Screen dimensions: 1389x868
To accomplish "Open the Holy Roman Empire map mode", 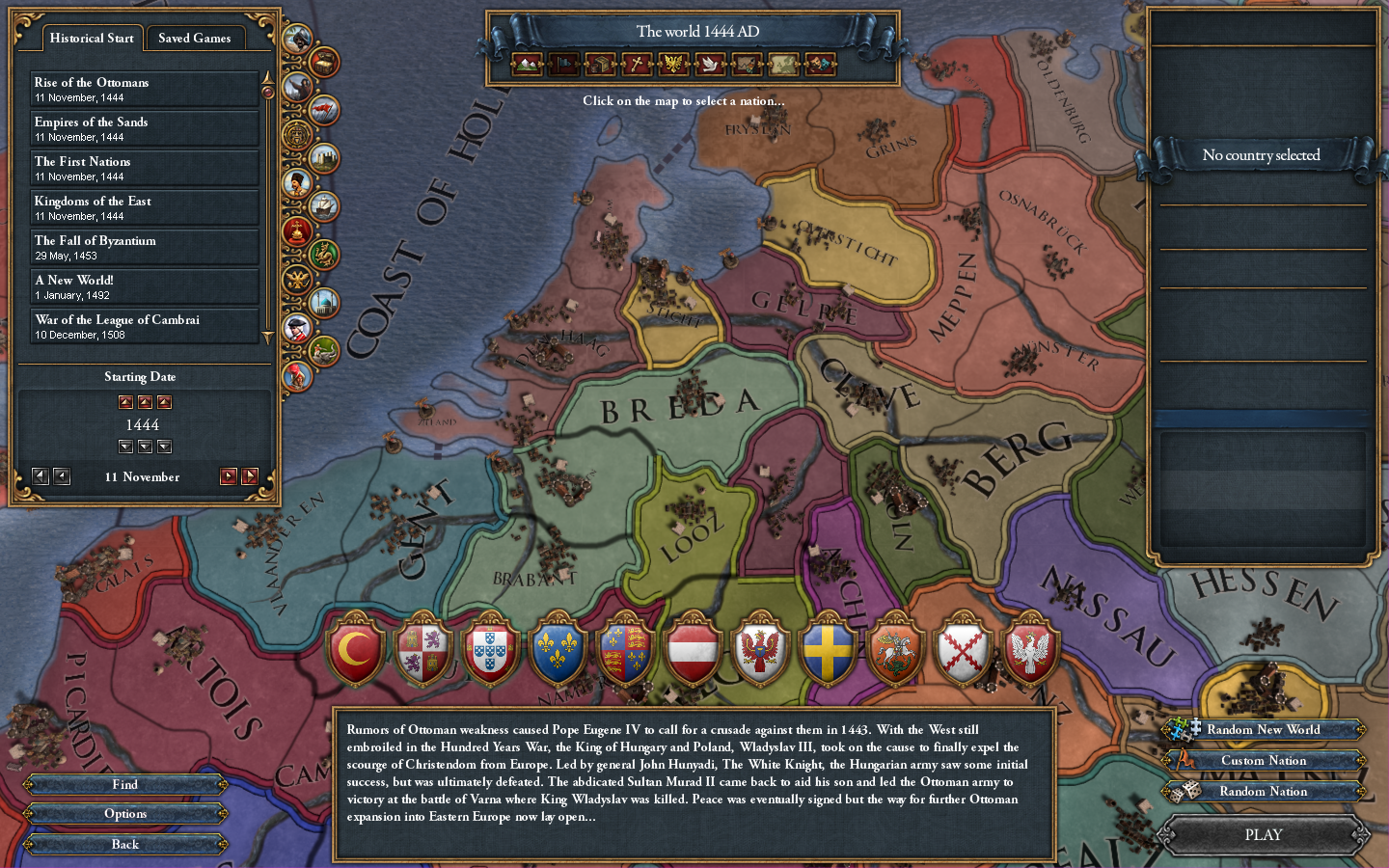I will [673, 65].
